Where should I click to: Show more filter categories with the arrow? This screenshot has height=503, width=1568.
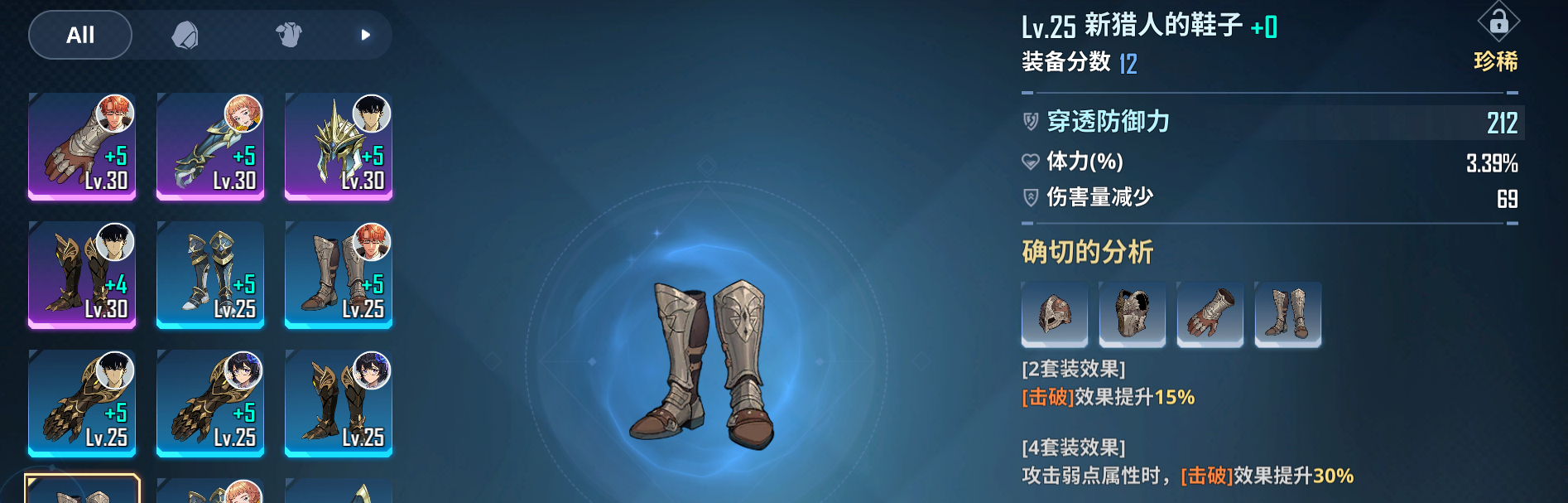(x=365, y=35)
